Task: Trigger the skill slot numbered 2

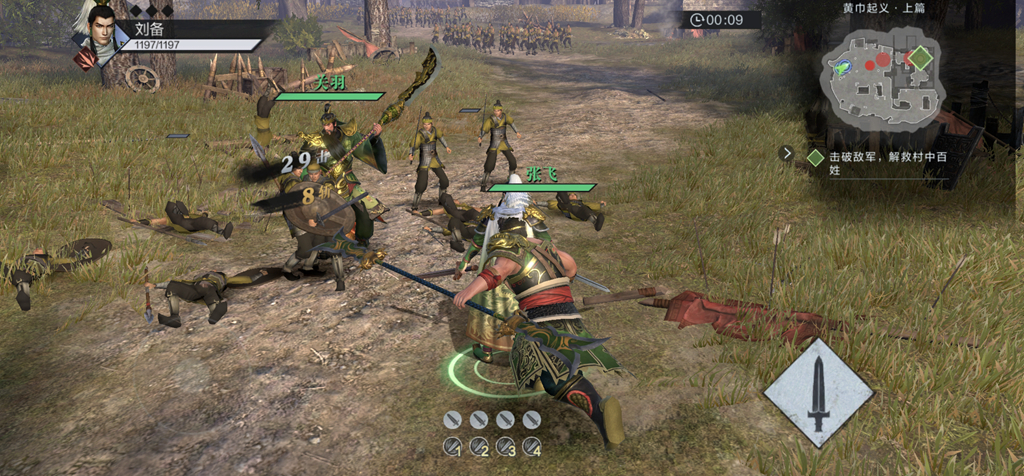Action: (480, 447)
